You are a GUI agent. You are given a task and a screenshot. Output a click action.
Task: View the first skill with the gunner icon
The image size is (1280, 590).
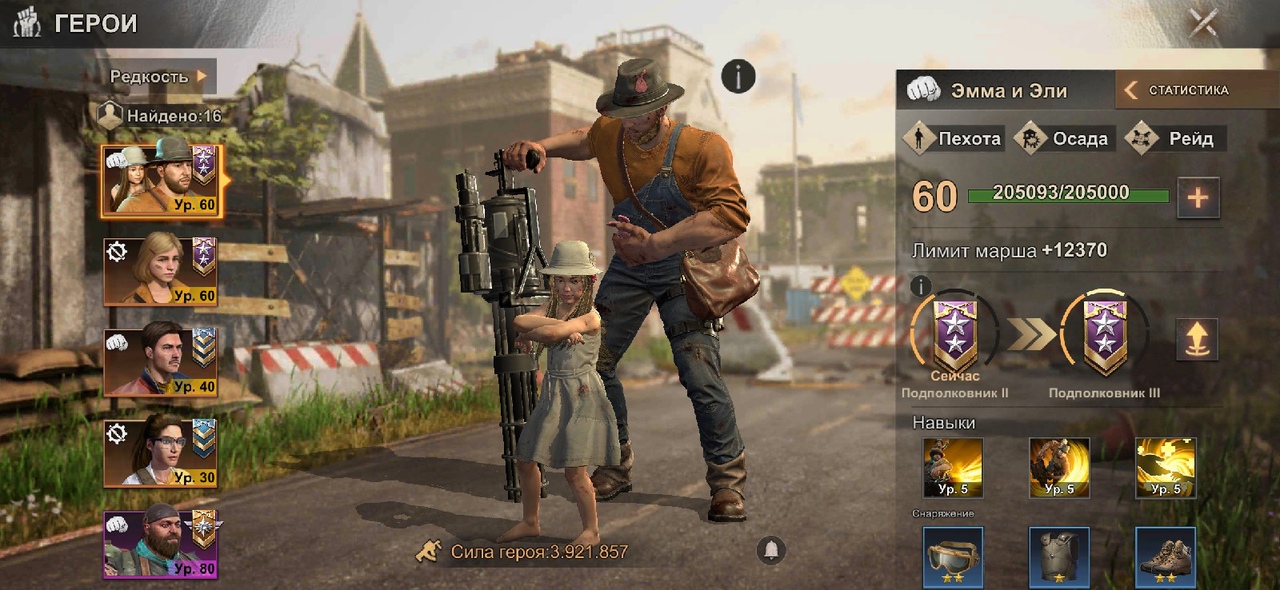[x=952, y=467]
